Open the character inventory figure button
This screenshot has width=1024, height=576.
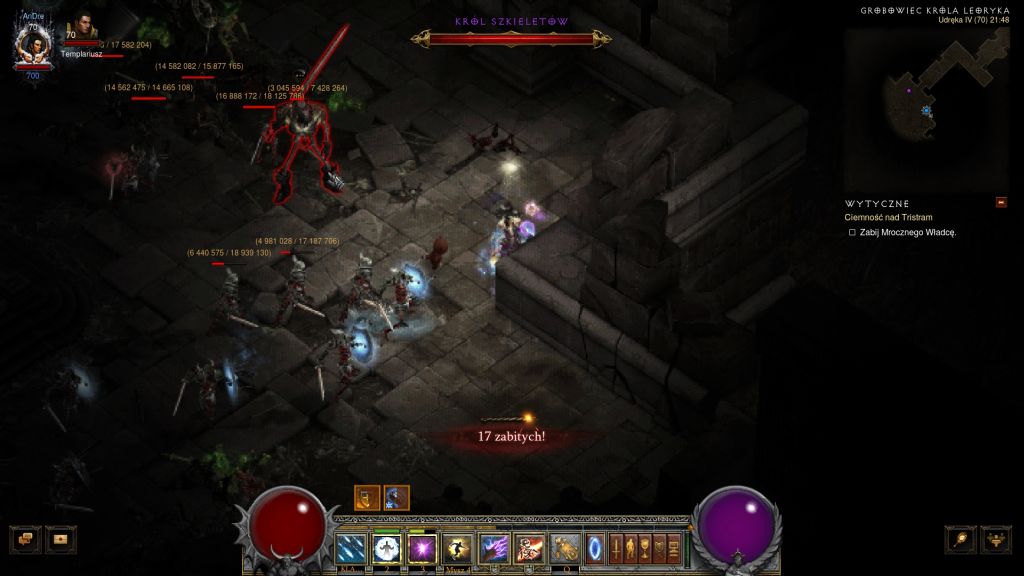click(x=631, y=548)
